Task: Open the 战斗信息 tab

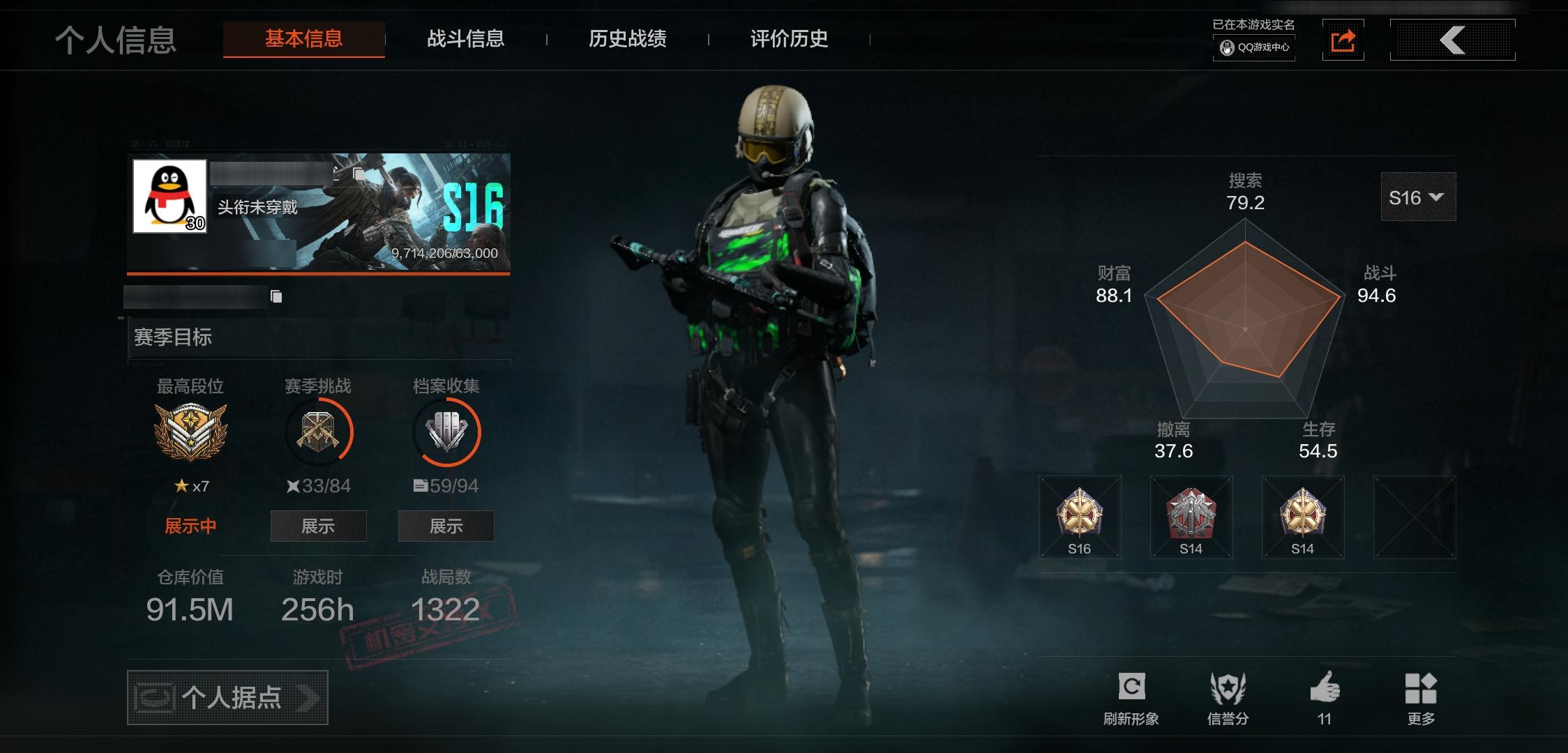Action: (465, 39)
